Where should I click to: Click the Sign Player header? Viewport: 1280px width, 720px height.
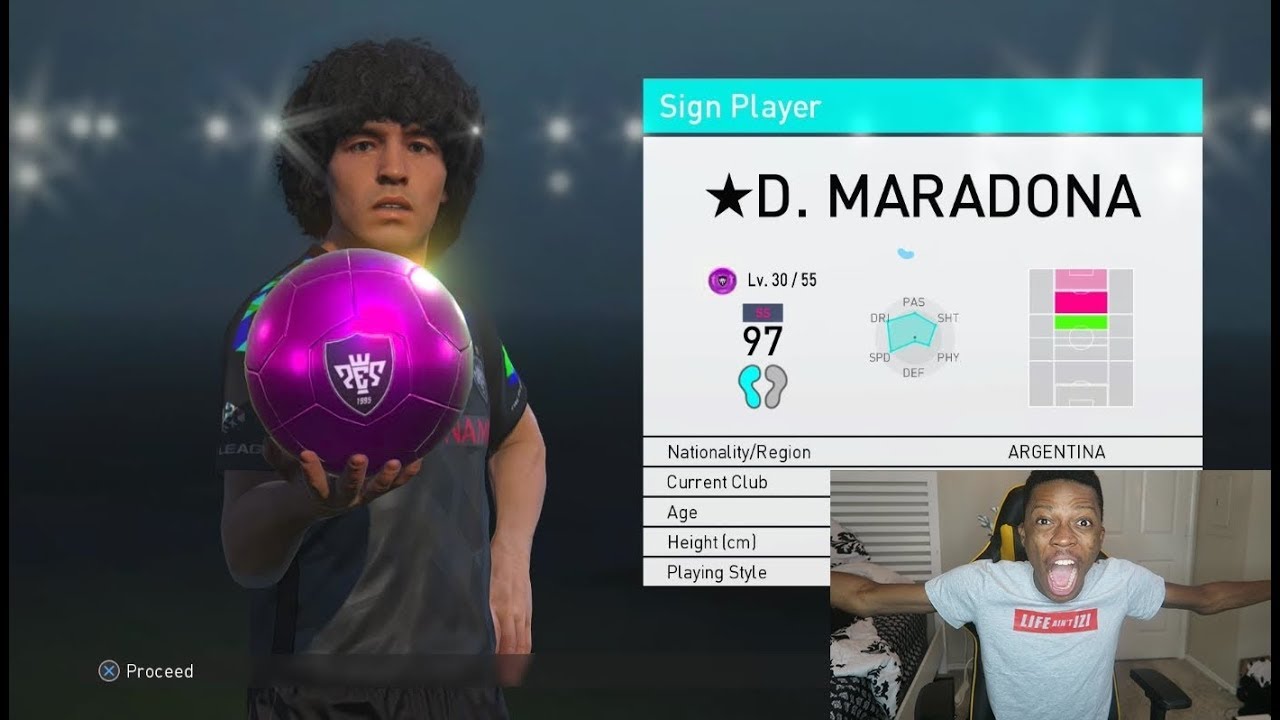(x=740, y=108)
